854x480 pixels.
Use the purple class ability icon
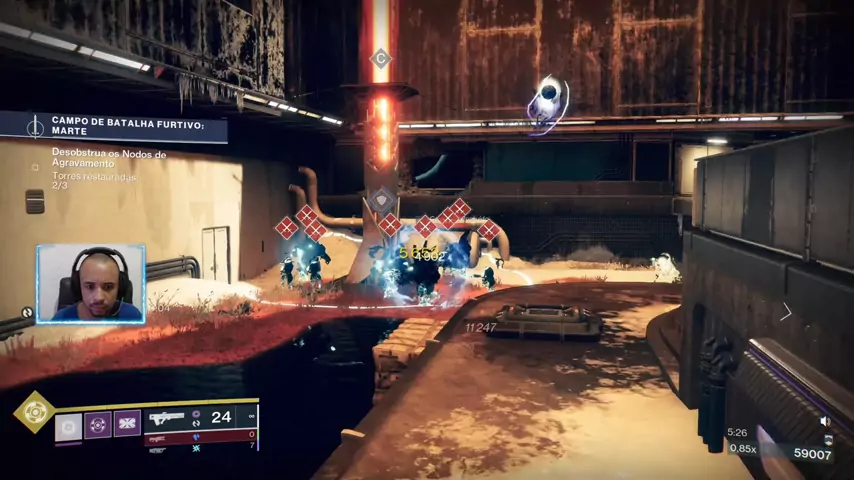(127, 424)
